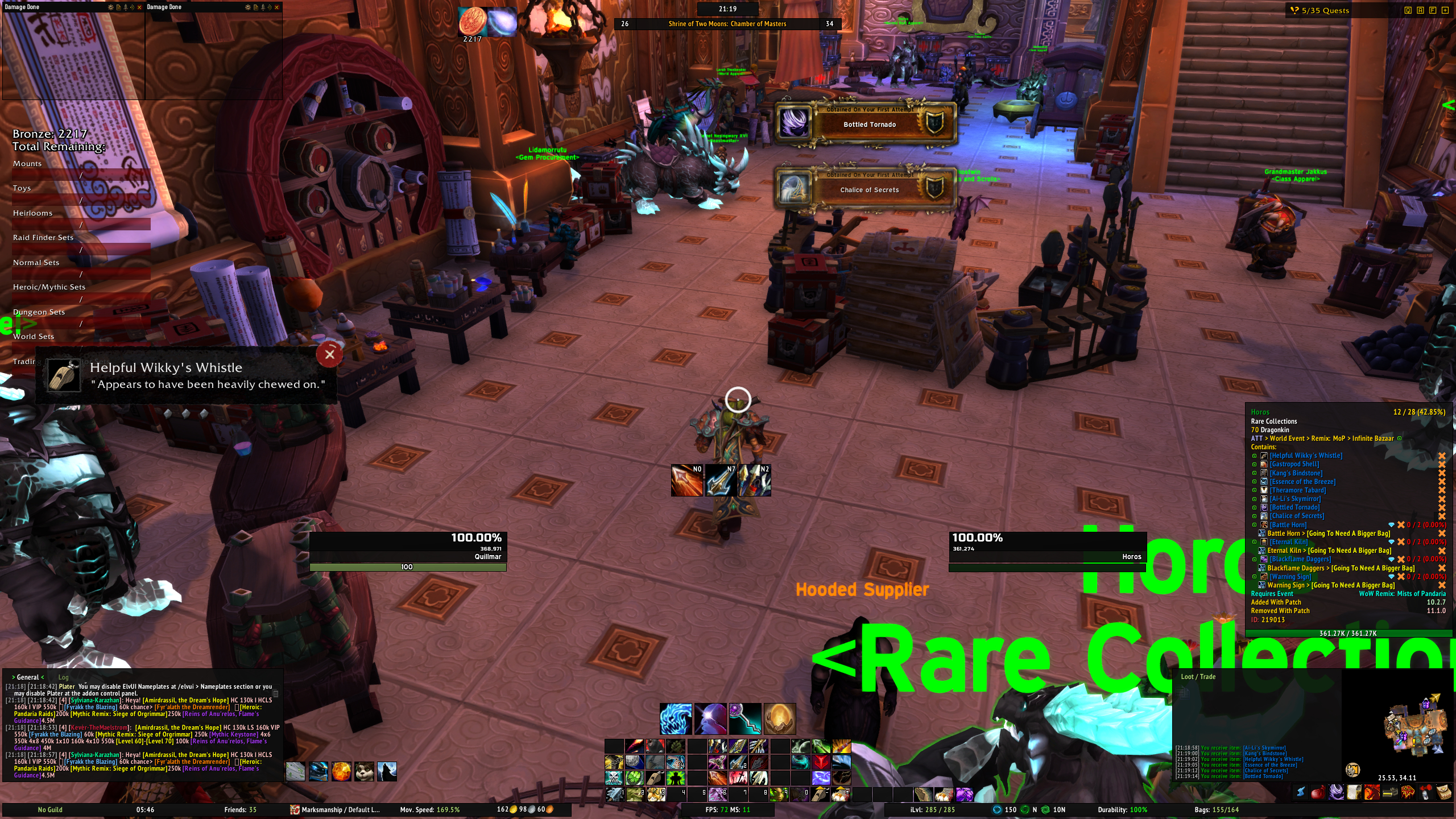Close the Helpful Wikky's Whistle popup
The height and width of the screenshot is (819, 1456).
[x=329, y=355]
